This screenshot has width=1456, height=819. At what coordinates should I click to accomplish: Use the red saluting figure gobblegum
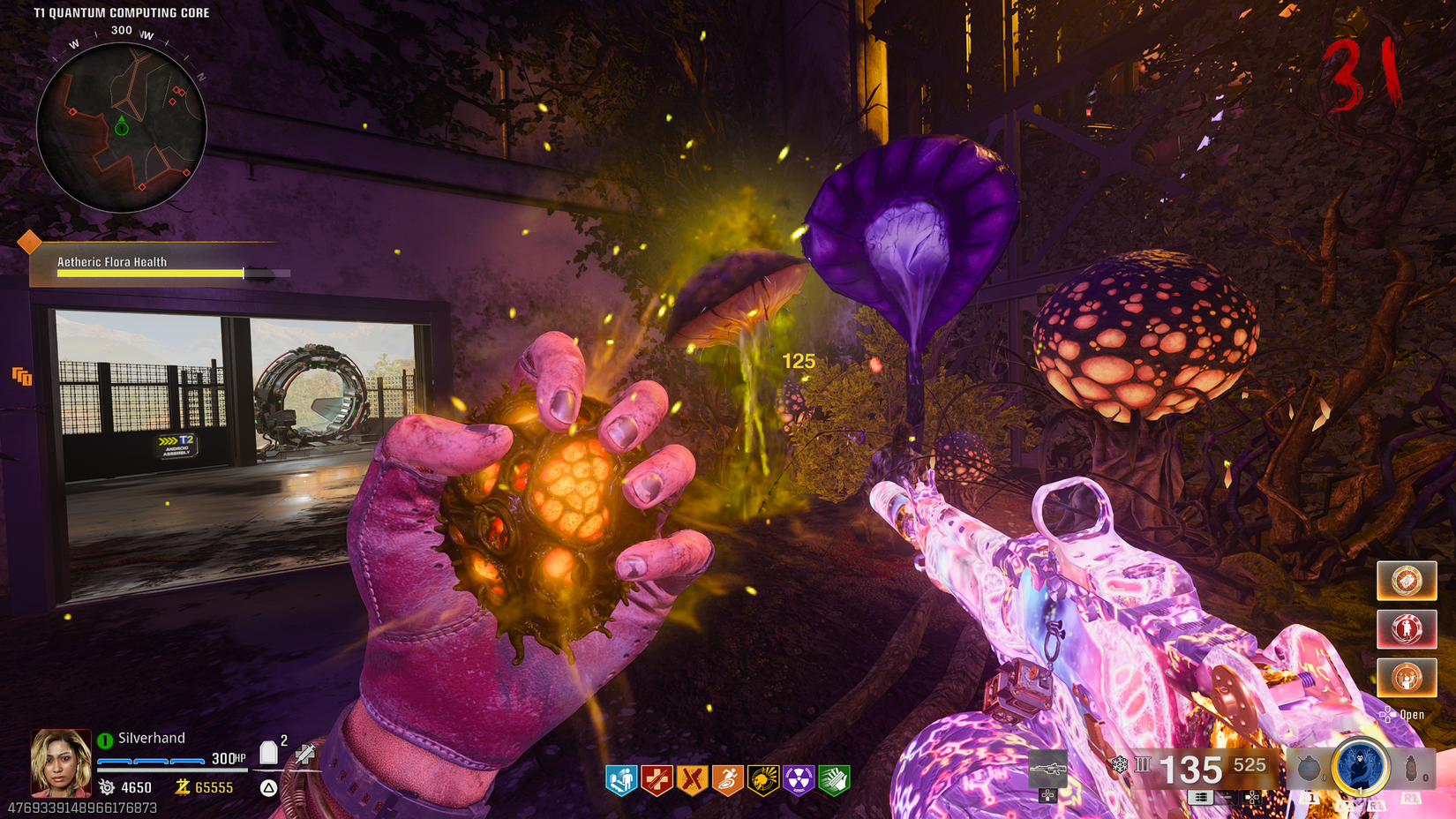point(1407,629)
